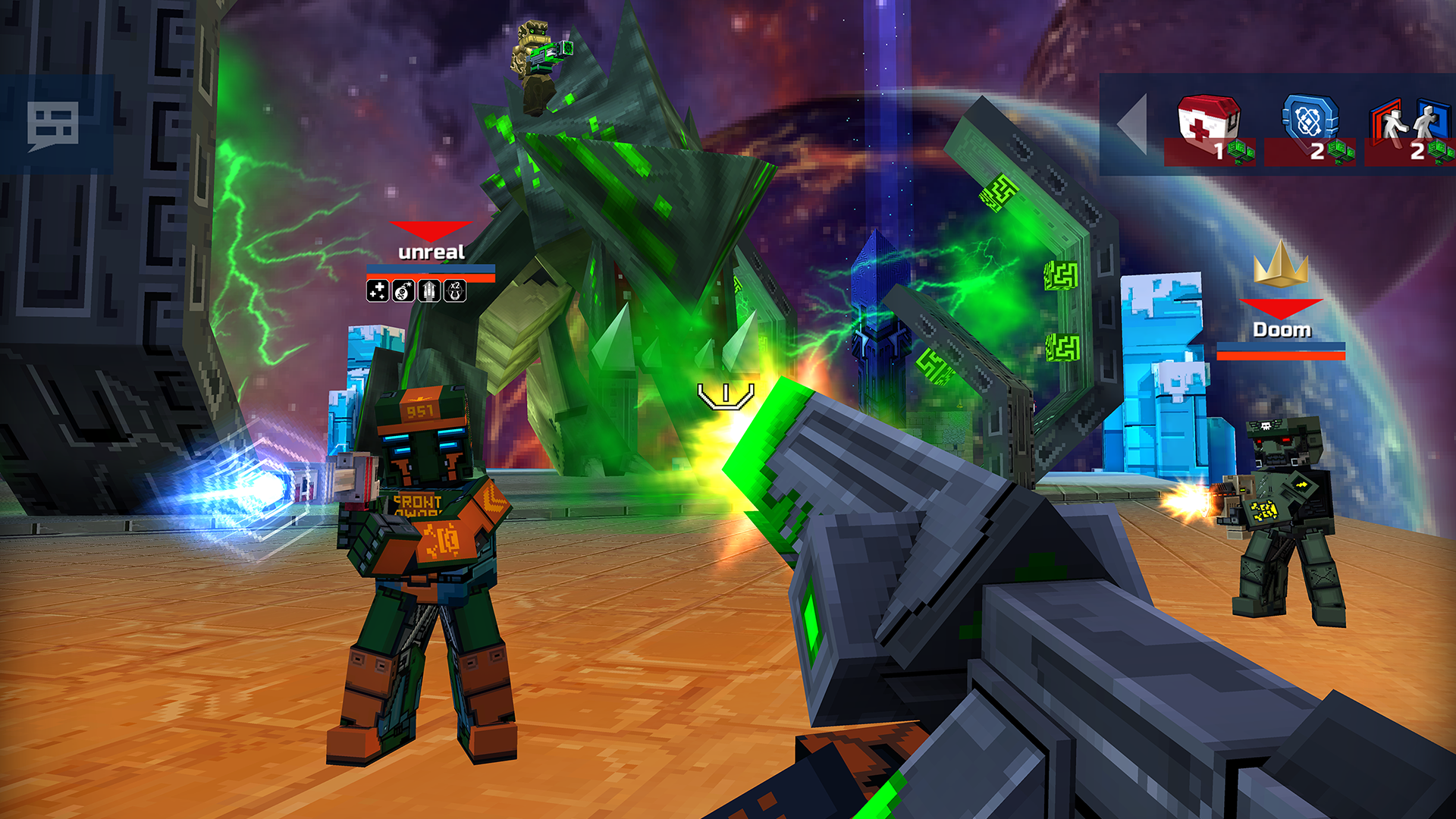Viewport: 1456px width, 819px height.
Task: Toggle the teleport doors quantity badge
Action: [x=1417, y=150]
